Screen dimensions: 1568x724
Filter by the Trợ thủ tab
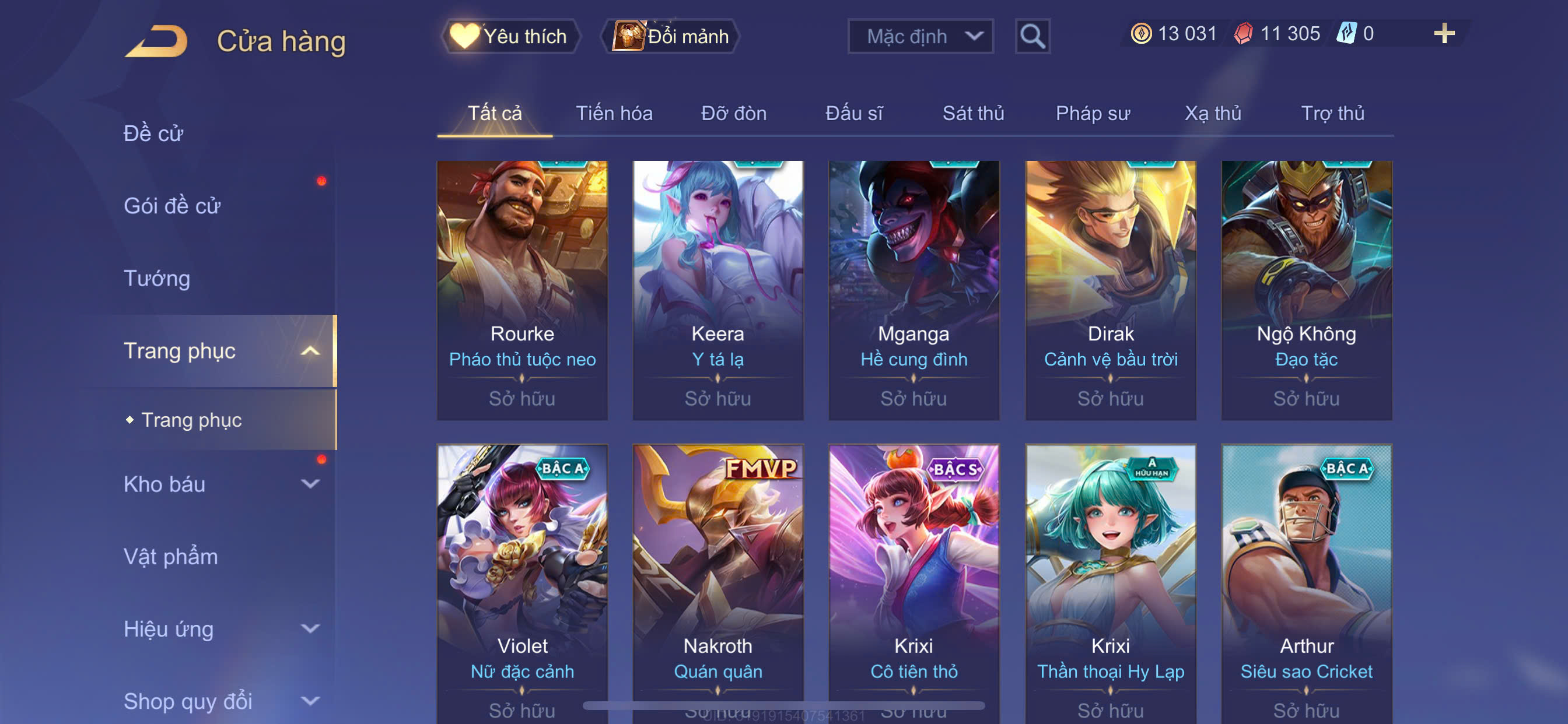tap(1332, 113)
